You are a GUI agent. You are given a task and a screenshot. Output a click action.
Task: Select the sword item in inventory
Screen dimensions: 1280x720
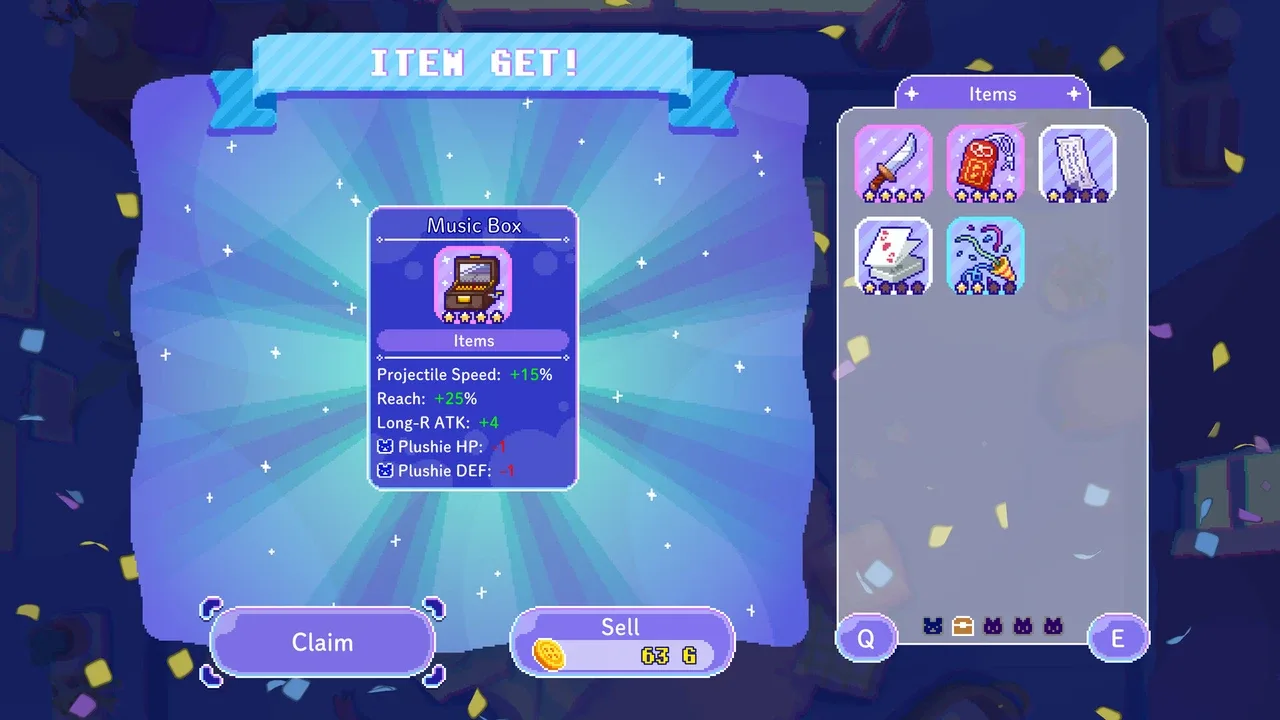[893, 164]
